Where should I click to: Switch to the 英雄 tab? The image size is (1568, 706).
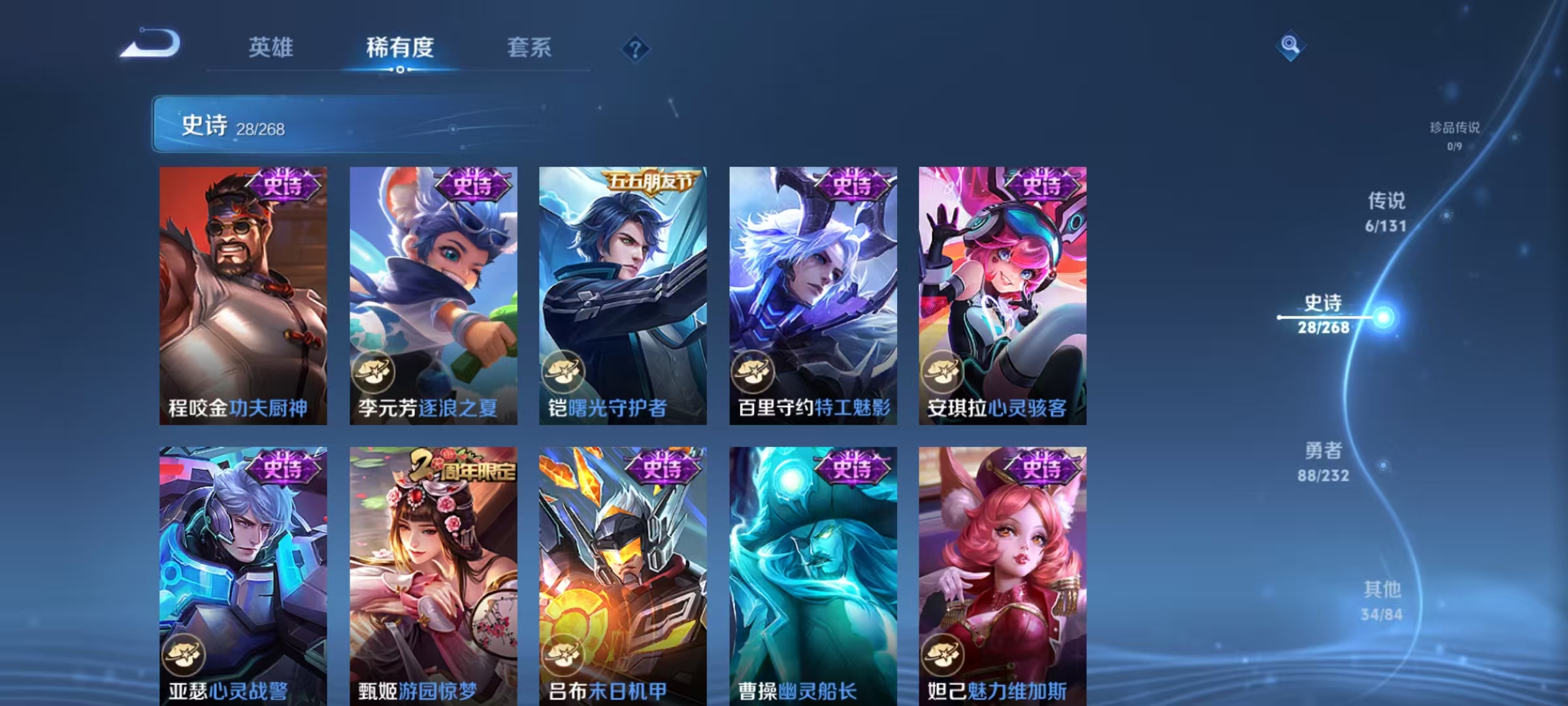coord(272,47)
